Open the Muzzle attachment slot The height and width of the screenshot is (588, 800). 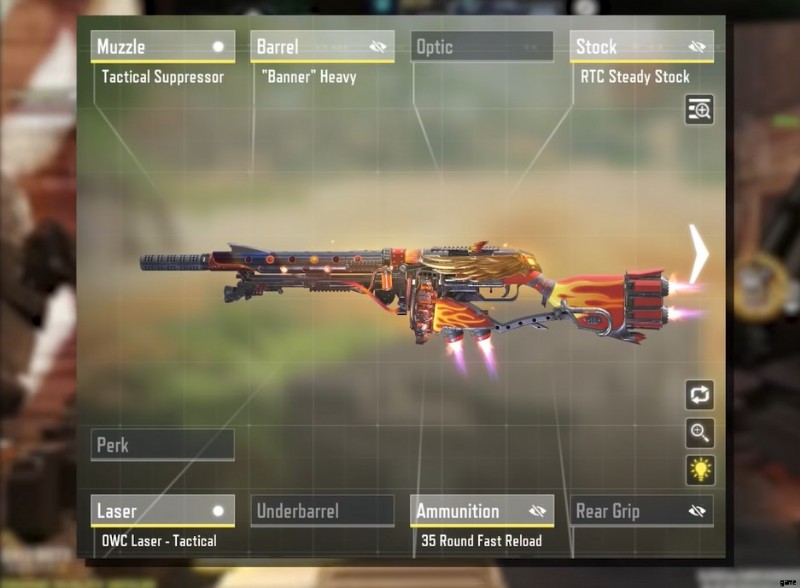coord(150,47)
